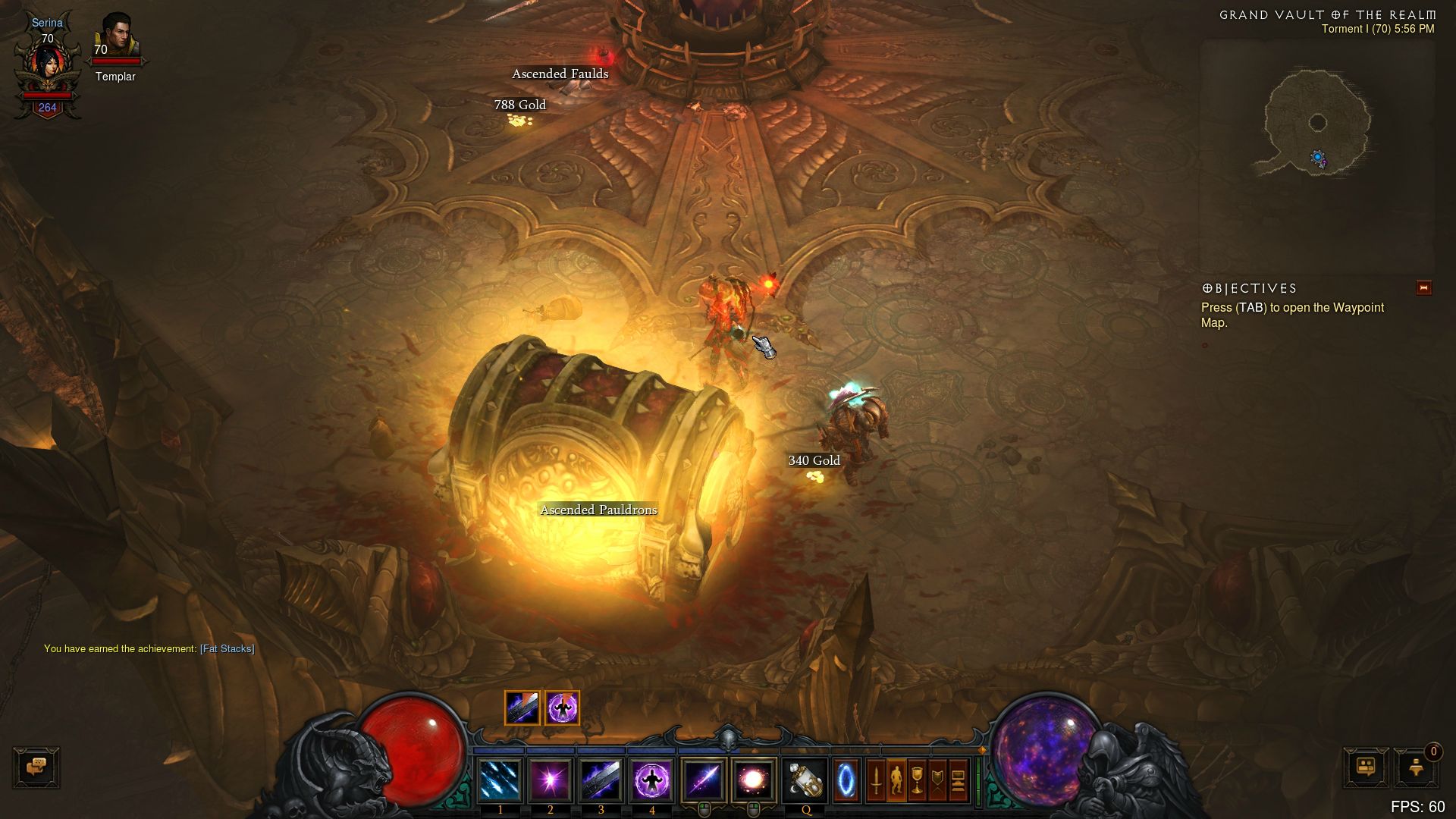Drink the health potion in the Q slot
The image size is (1456, 819).
[805, 780]
